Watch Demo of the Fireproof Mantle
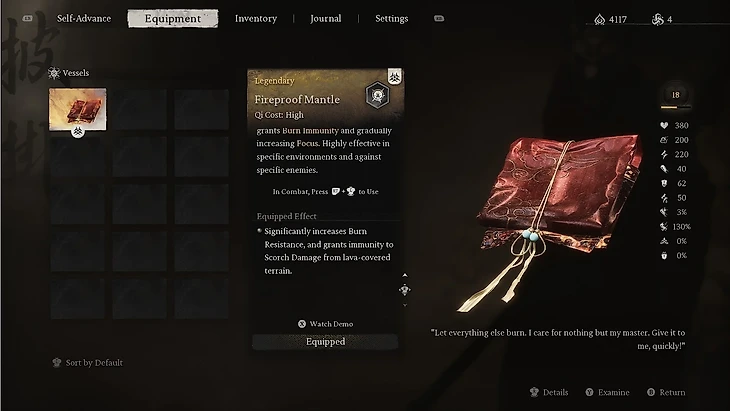730x411 pixels. pyautogui.click(x=325, y=324)
